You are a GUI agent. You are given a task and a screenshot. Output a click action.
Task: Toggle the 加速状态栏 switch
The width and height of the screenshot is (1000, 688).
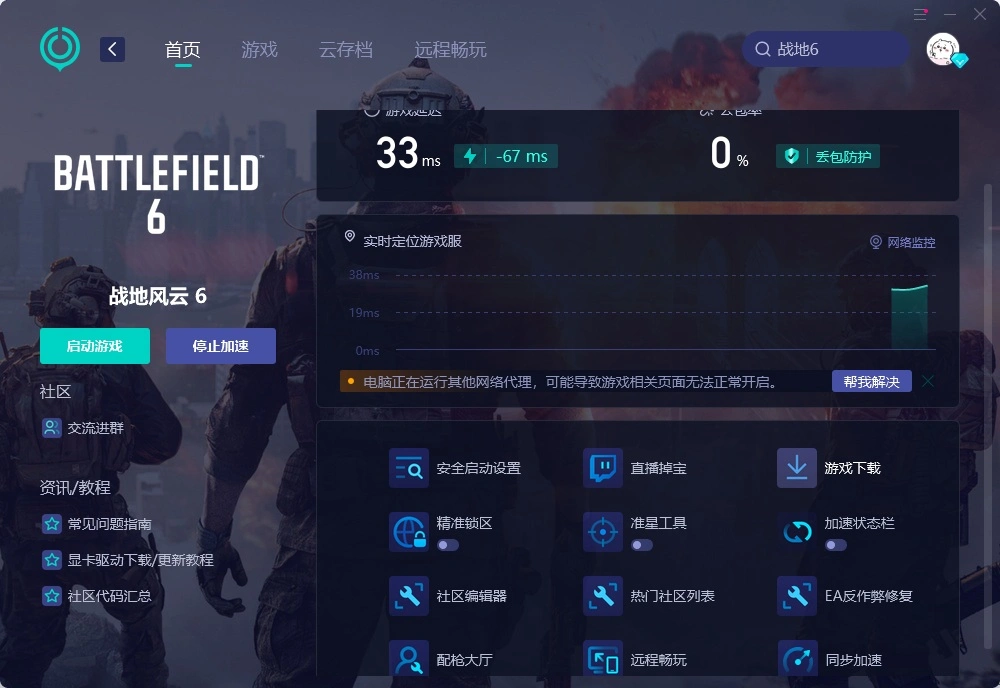(836, 545)
